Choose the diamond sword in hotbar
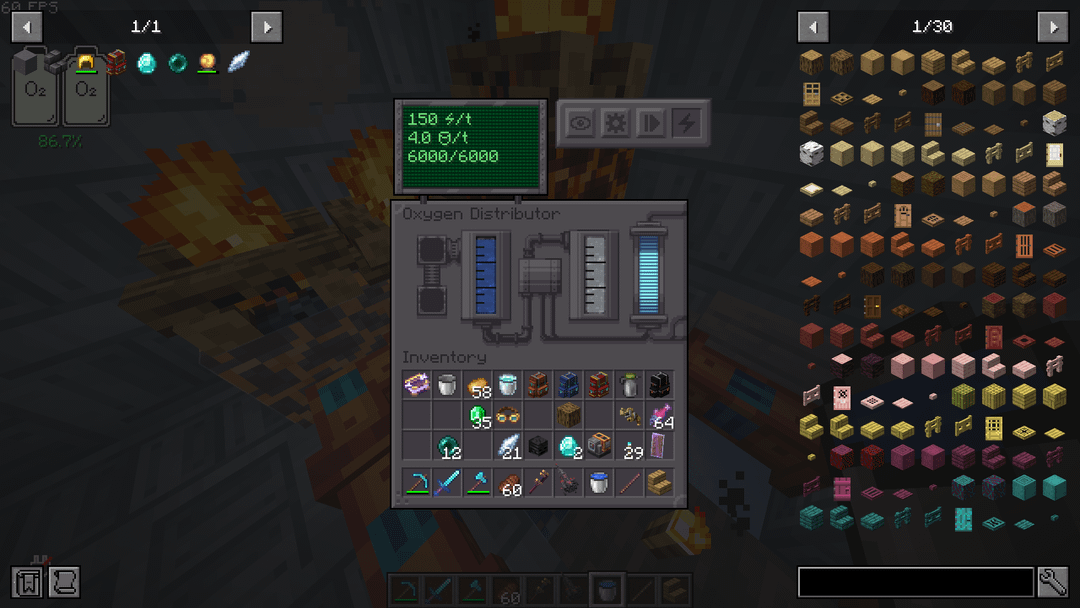 coord(449,484)
